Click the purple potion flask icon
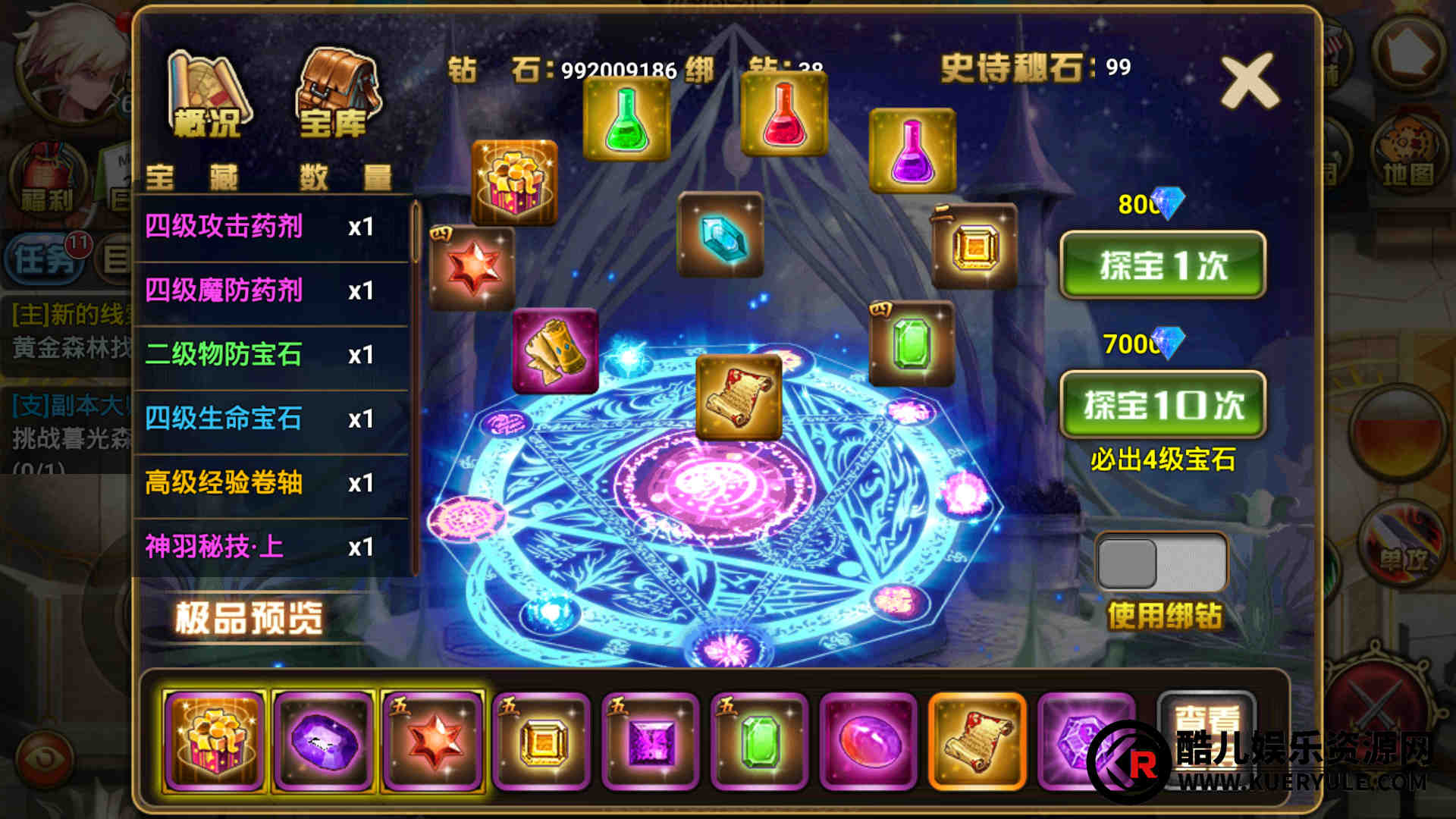The image size is (1456, 819). click(912, 150)
